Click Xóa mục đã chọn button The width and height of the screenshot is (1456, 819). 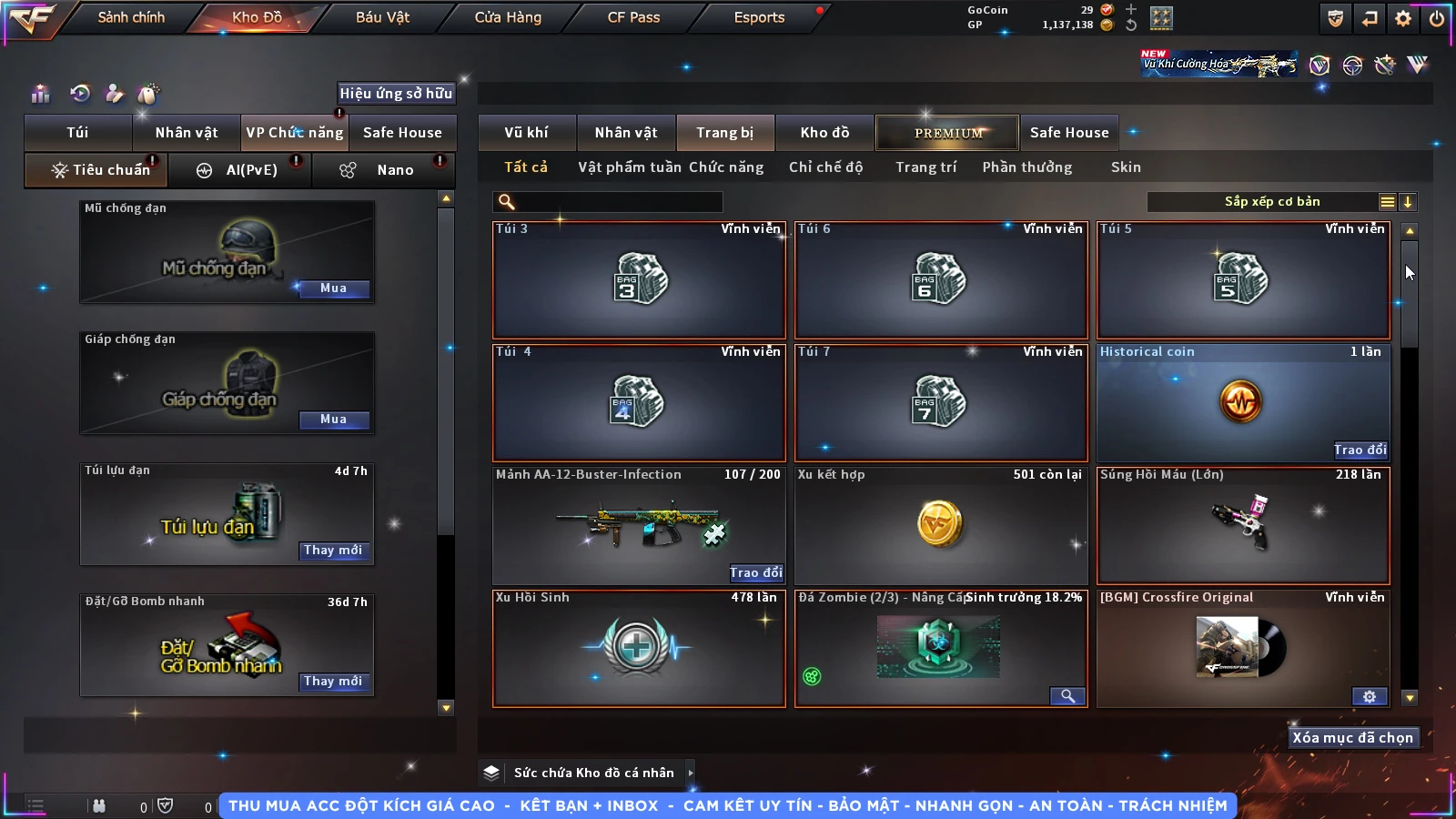(1352, 738)
